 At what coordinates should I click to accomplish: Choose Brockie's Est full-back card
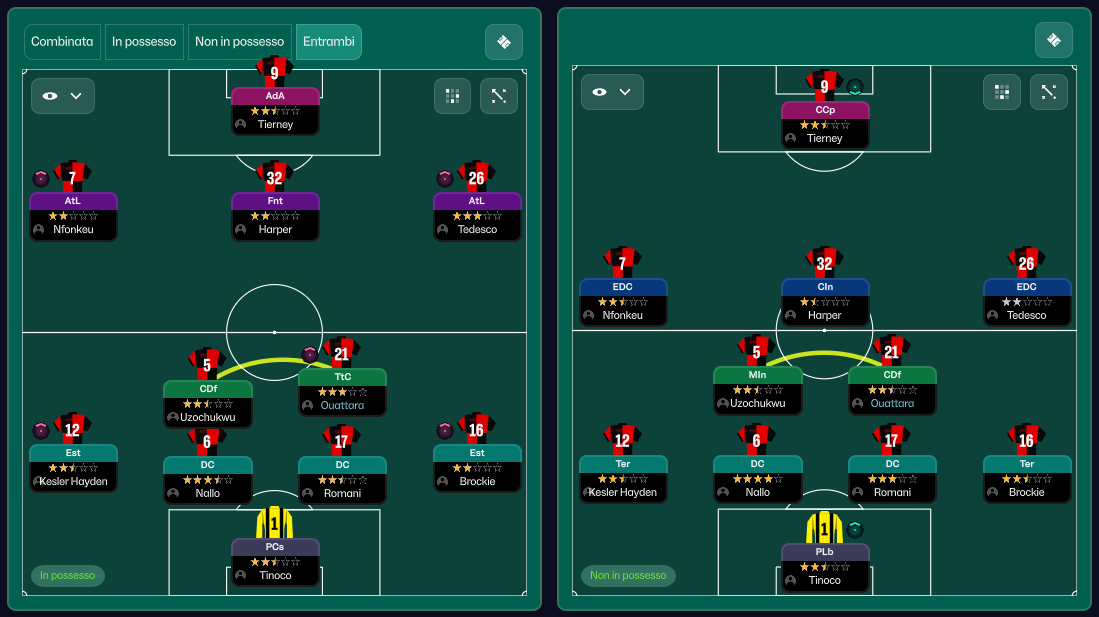coord(477,468)
